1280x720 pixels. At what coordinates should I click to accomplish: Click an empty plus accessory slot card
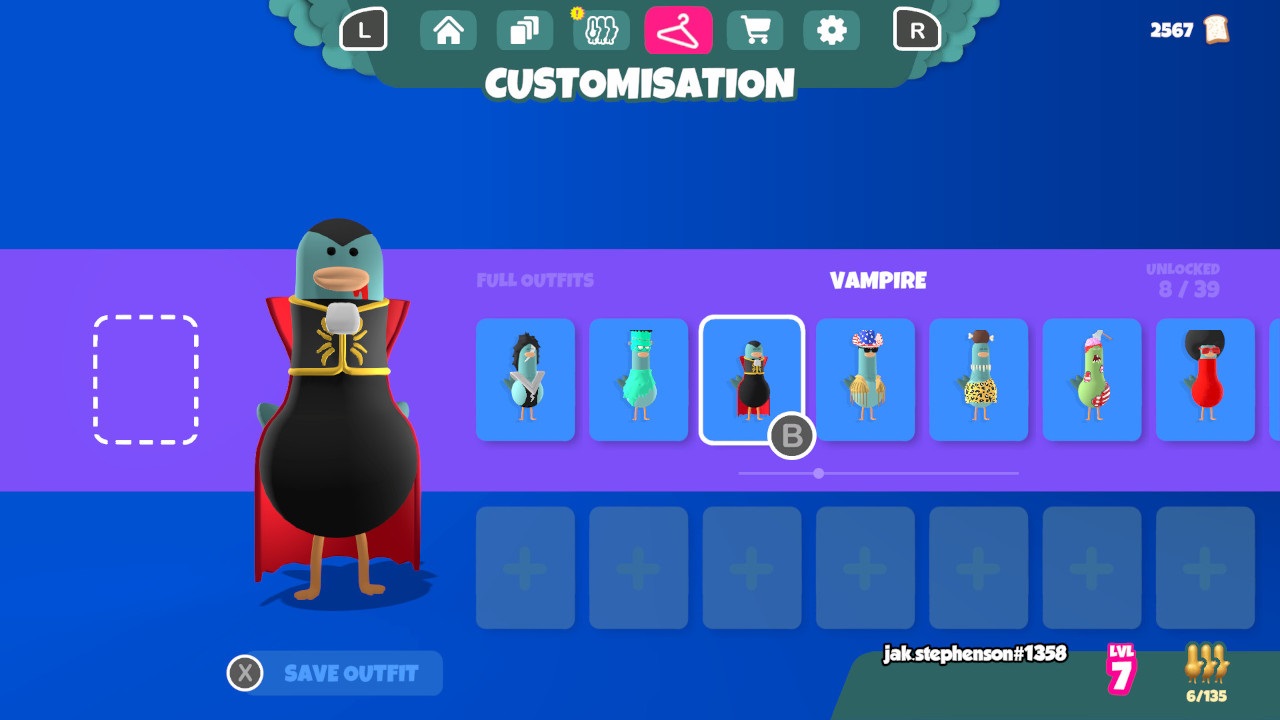(x=524, y=567)
